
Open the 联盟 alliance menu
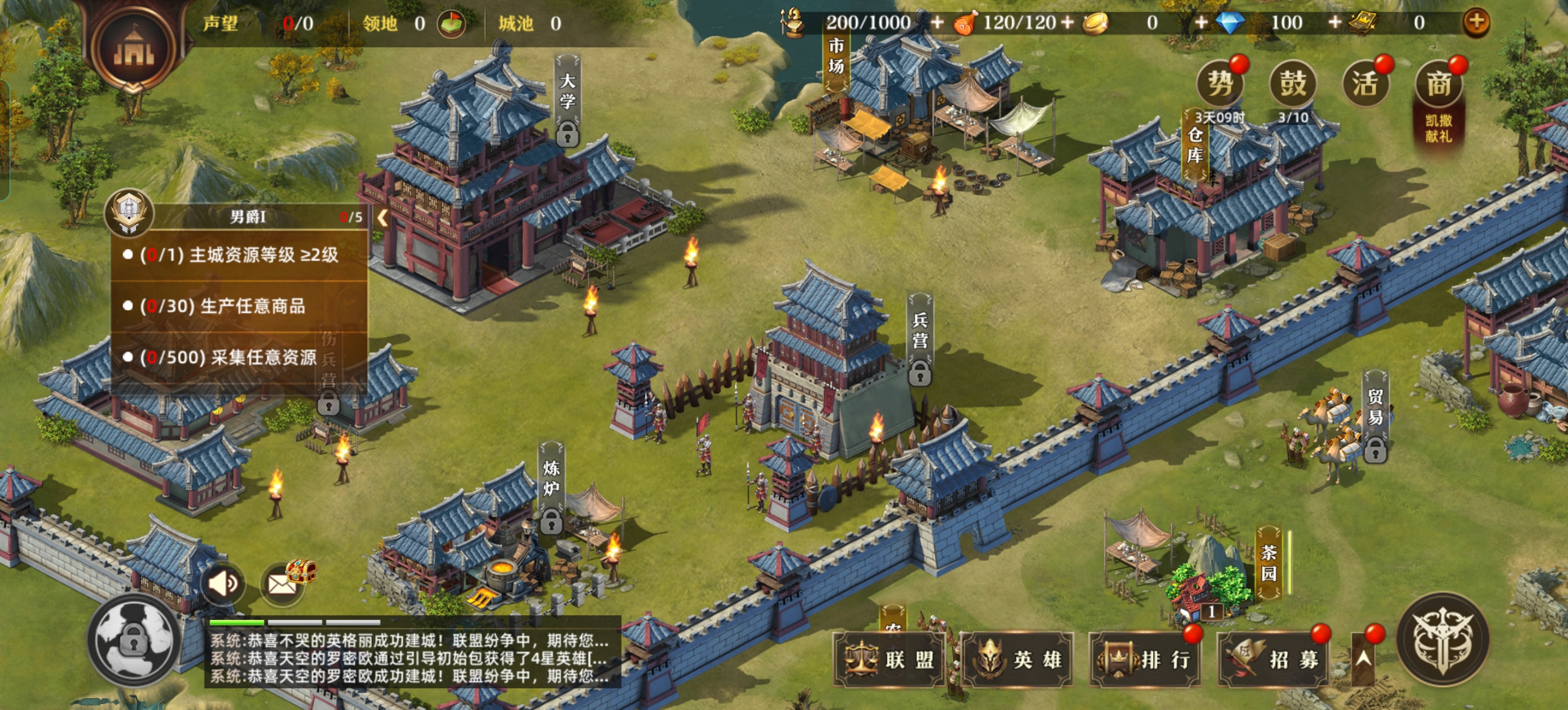click(x=890, y=660)
